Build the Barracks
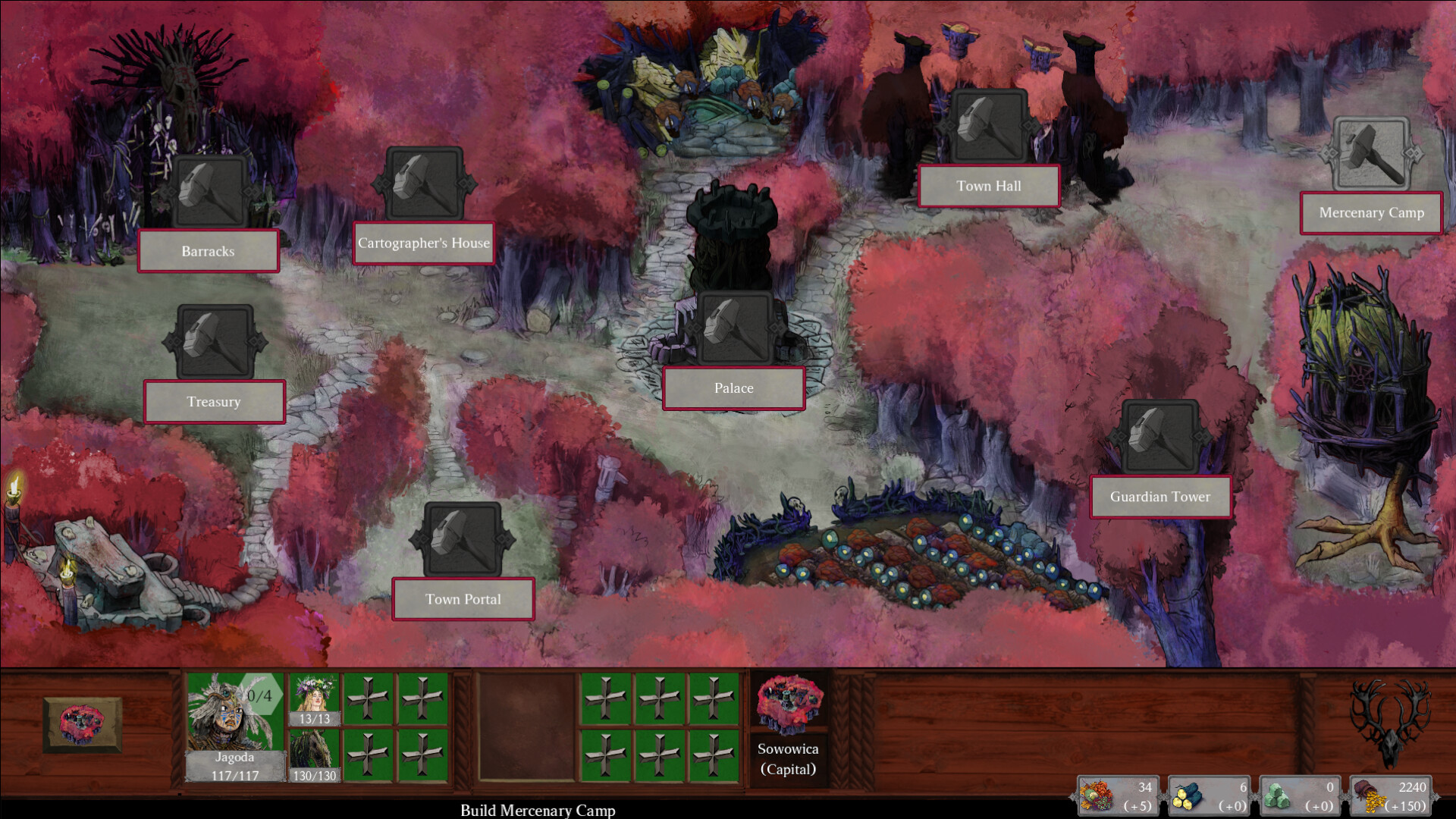 [x=209, y=251]
